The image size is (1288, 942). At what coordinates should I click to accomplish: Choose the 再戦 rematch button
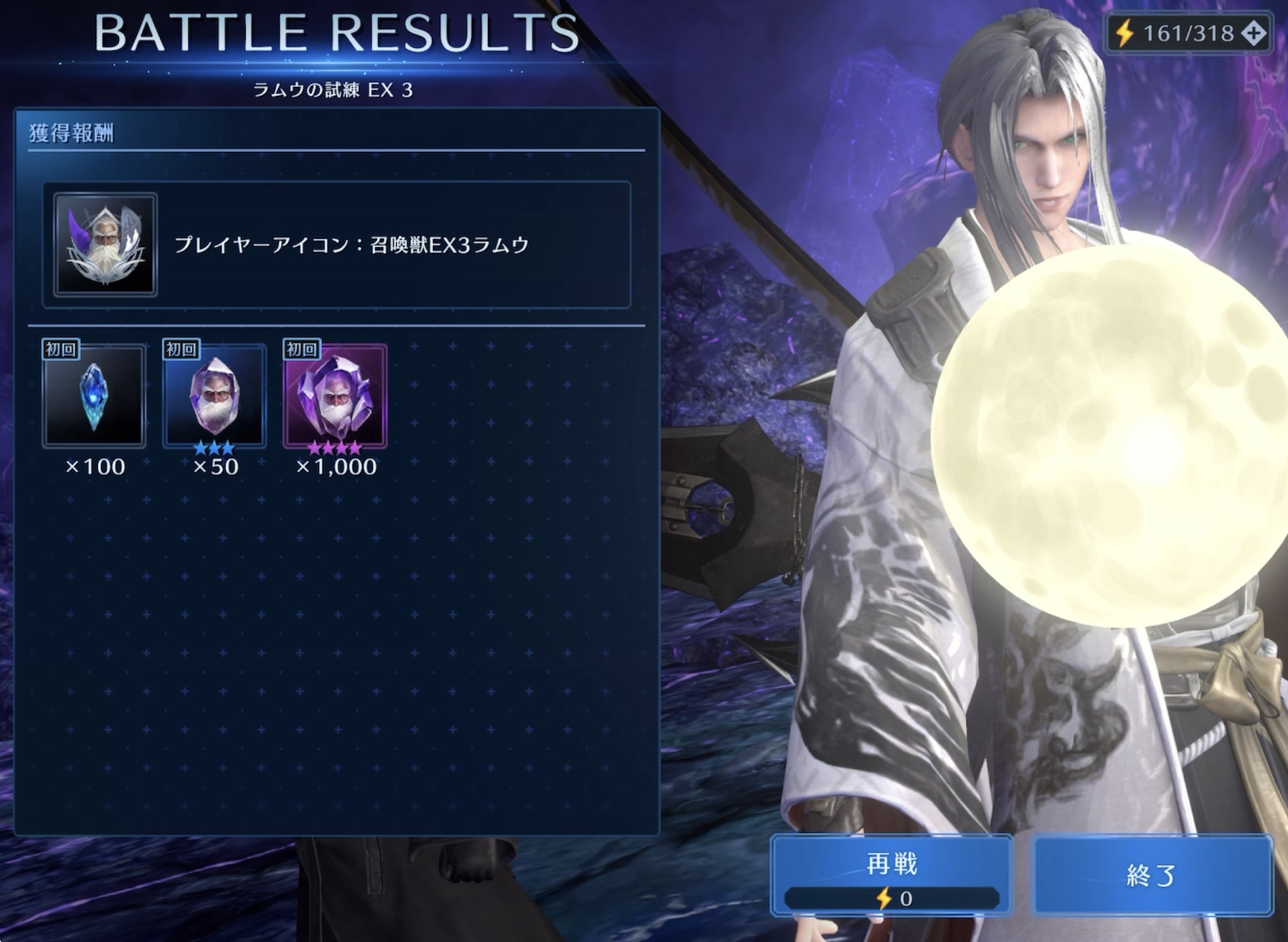(x=892, y=874)
